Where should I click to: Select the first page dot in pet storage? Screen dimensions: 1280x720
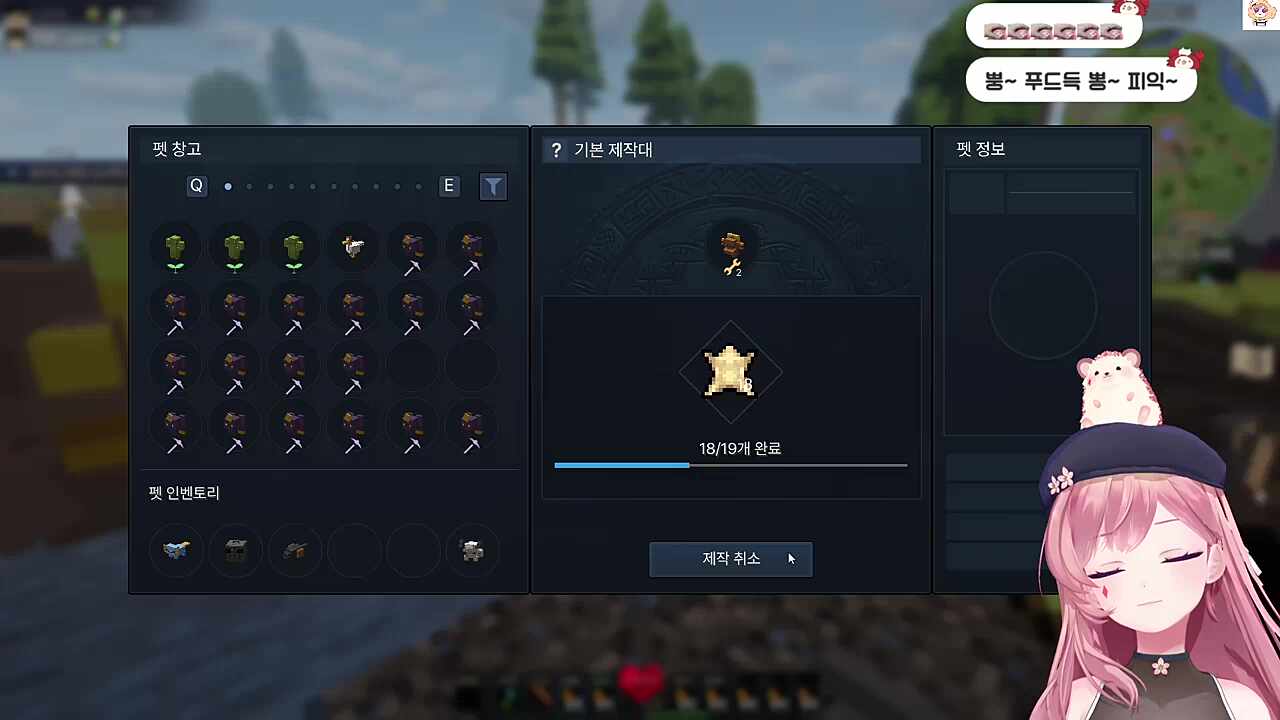point(228,186)
